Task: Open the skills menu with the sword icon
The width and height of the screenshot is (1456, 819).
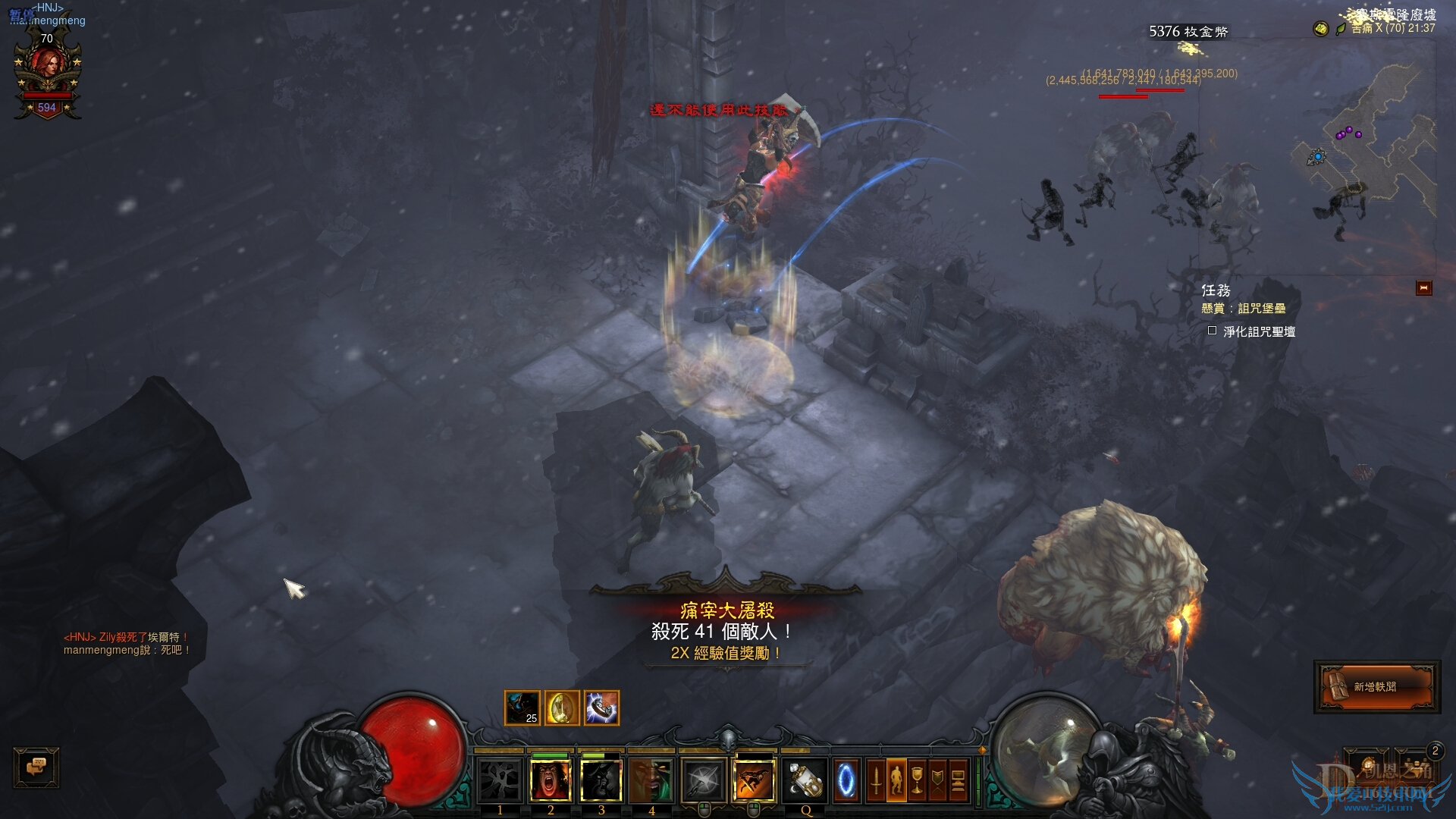Action: click(876, 780)
